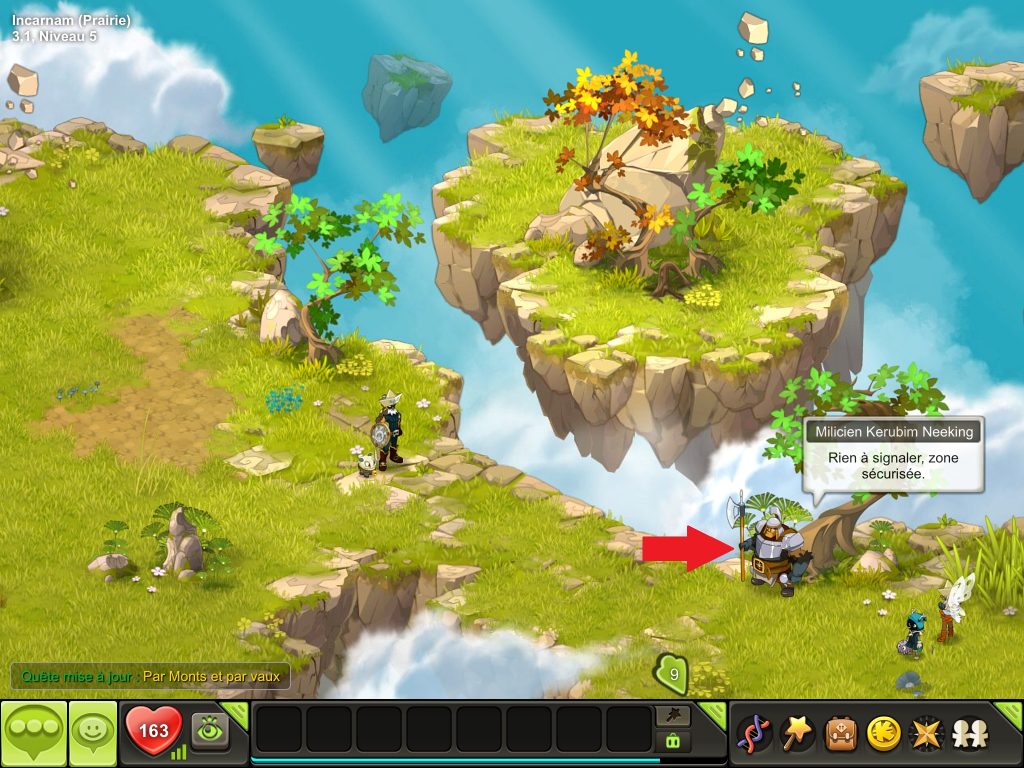Open the DNA helix characteristics icon
1024x768 pixels.
pos(753,734)
